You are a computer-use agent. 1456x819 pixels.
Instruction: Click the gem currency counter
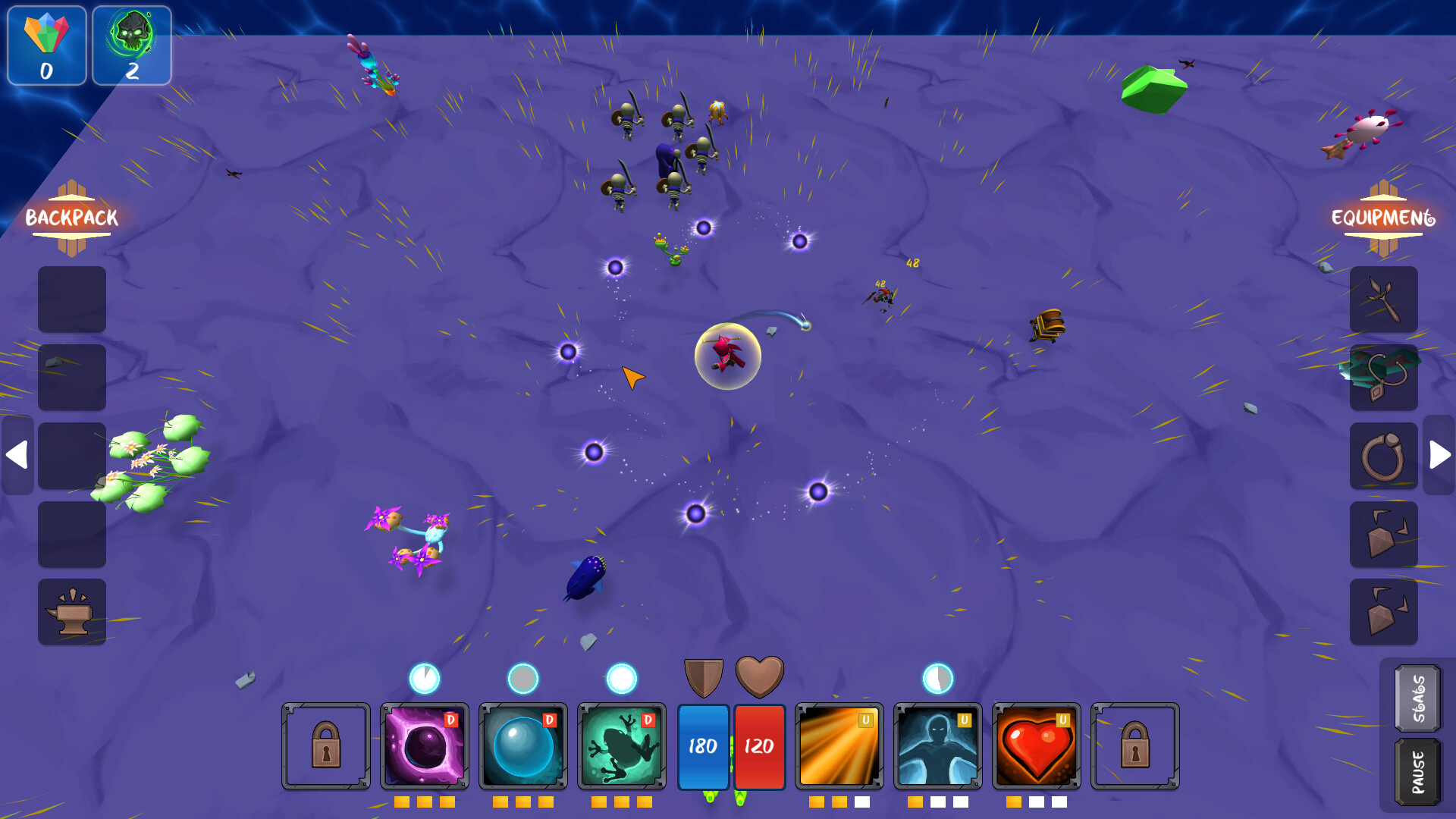[46, 47]
